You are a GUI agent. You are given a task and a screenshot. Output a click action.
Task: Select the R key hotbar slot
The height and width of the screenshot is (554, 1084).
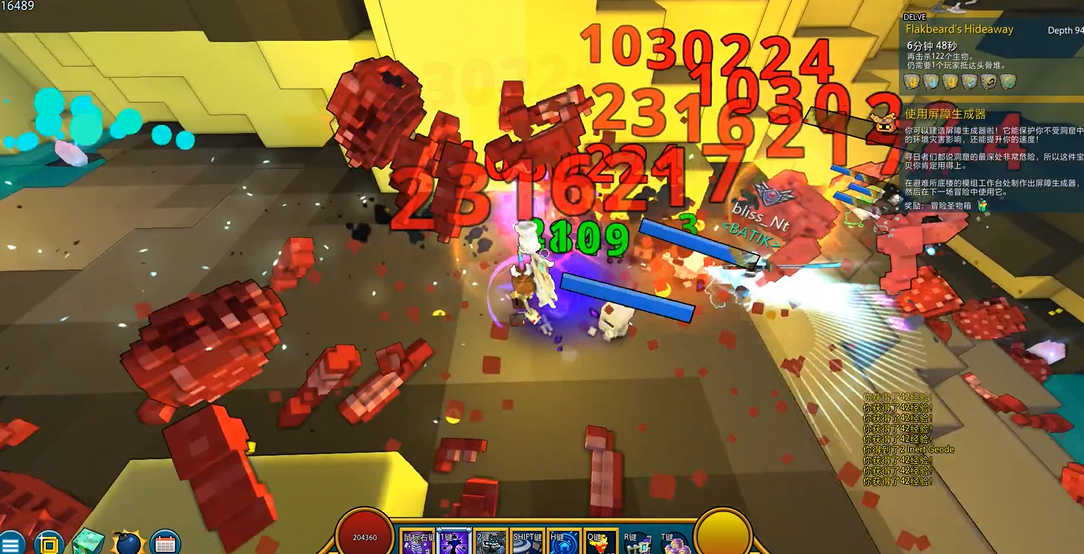pos(637,542)
